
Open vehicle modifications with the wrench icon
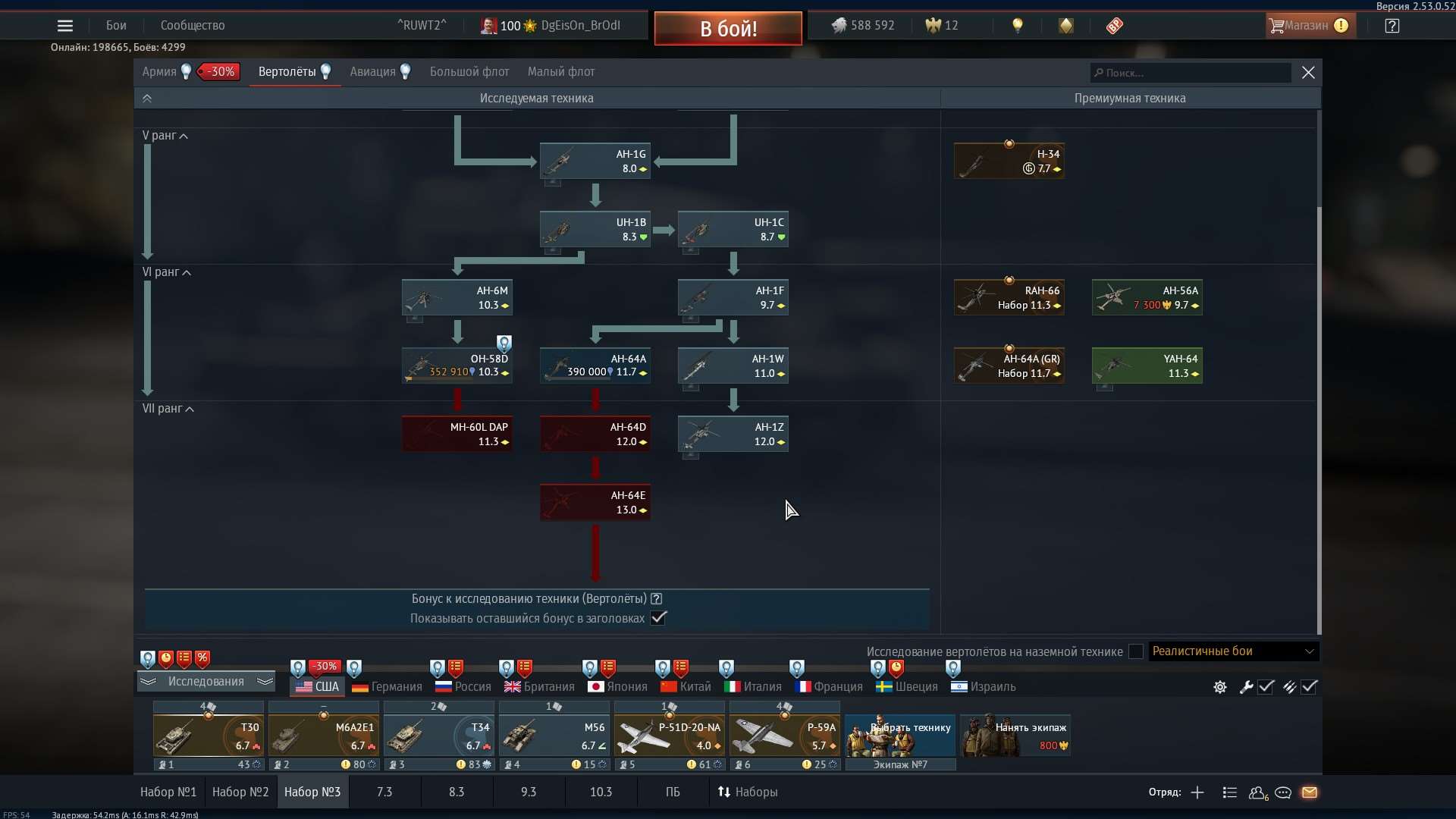[x=1246, y=687]
